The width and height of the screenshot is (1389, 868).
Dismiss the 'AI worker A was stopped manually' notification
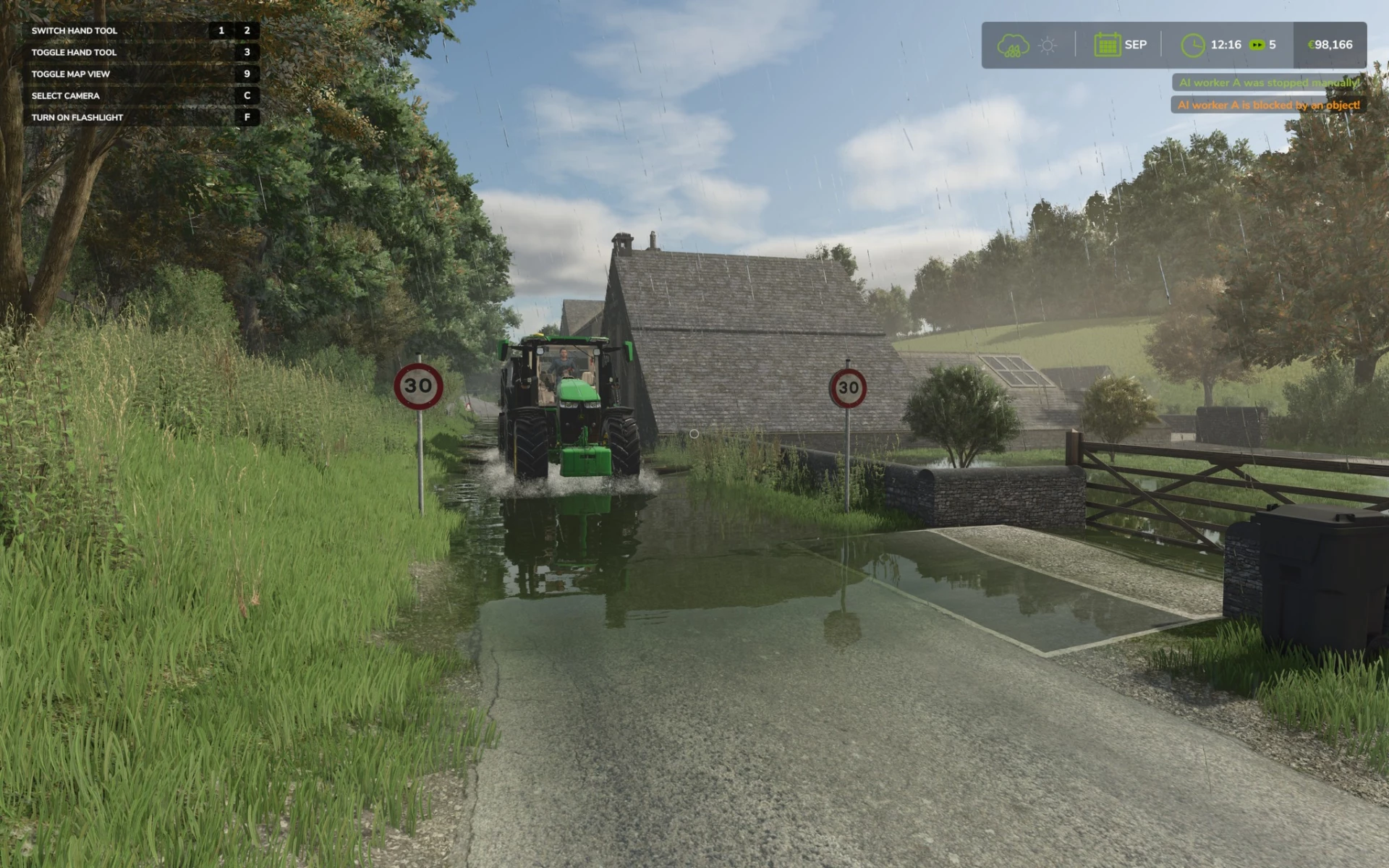(x=1267, y=82)
